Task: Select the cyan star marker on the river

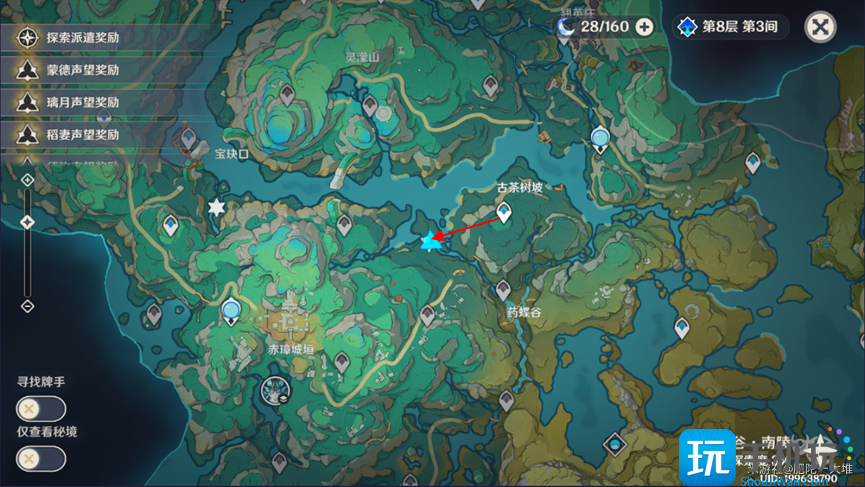Action: (432, 241)
